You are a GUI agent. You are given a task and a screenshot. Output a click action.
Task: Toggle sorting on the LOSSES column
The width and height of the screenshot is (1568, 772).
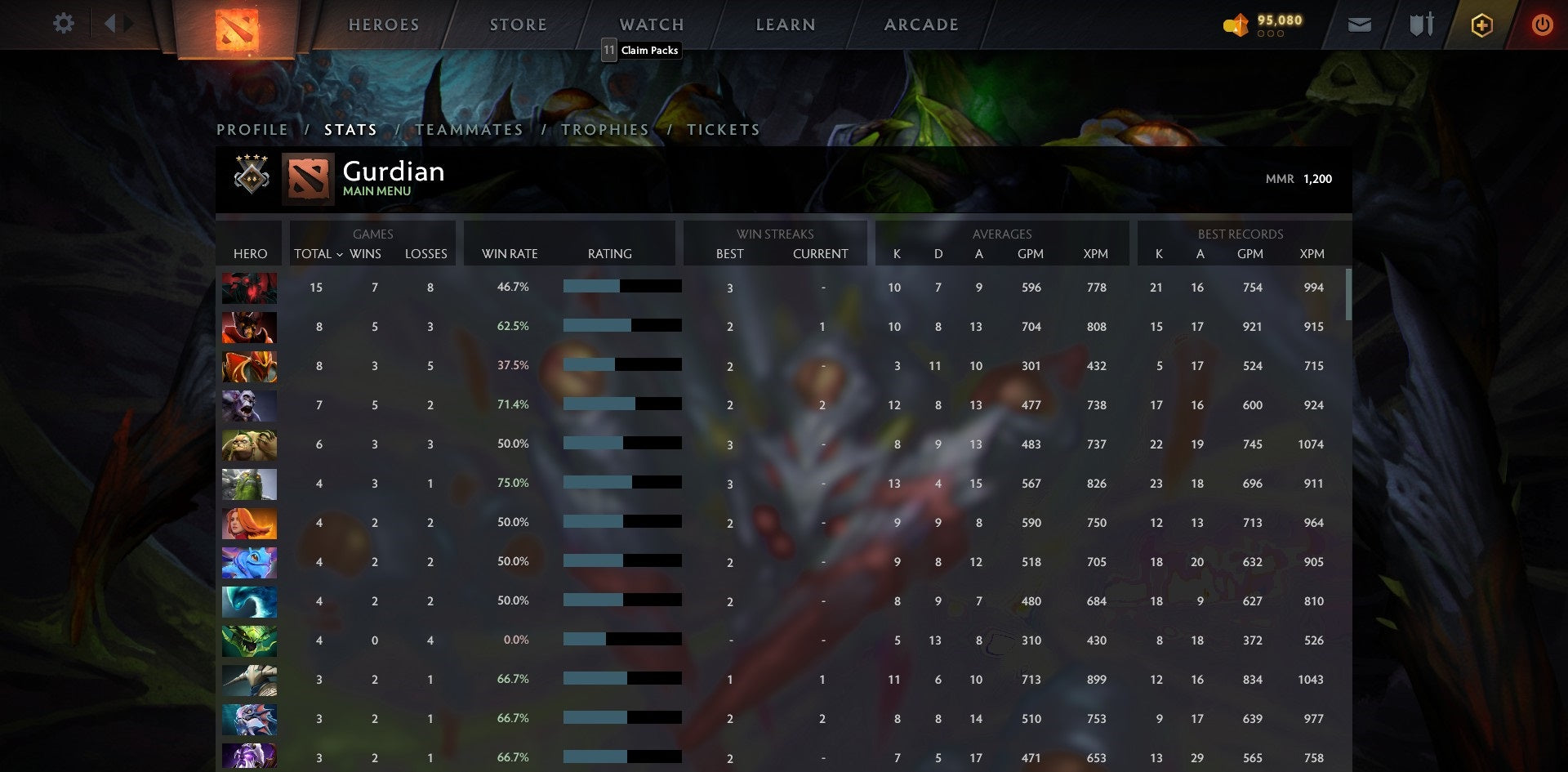coord(425,254)
